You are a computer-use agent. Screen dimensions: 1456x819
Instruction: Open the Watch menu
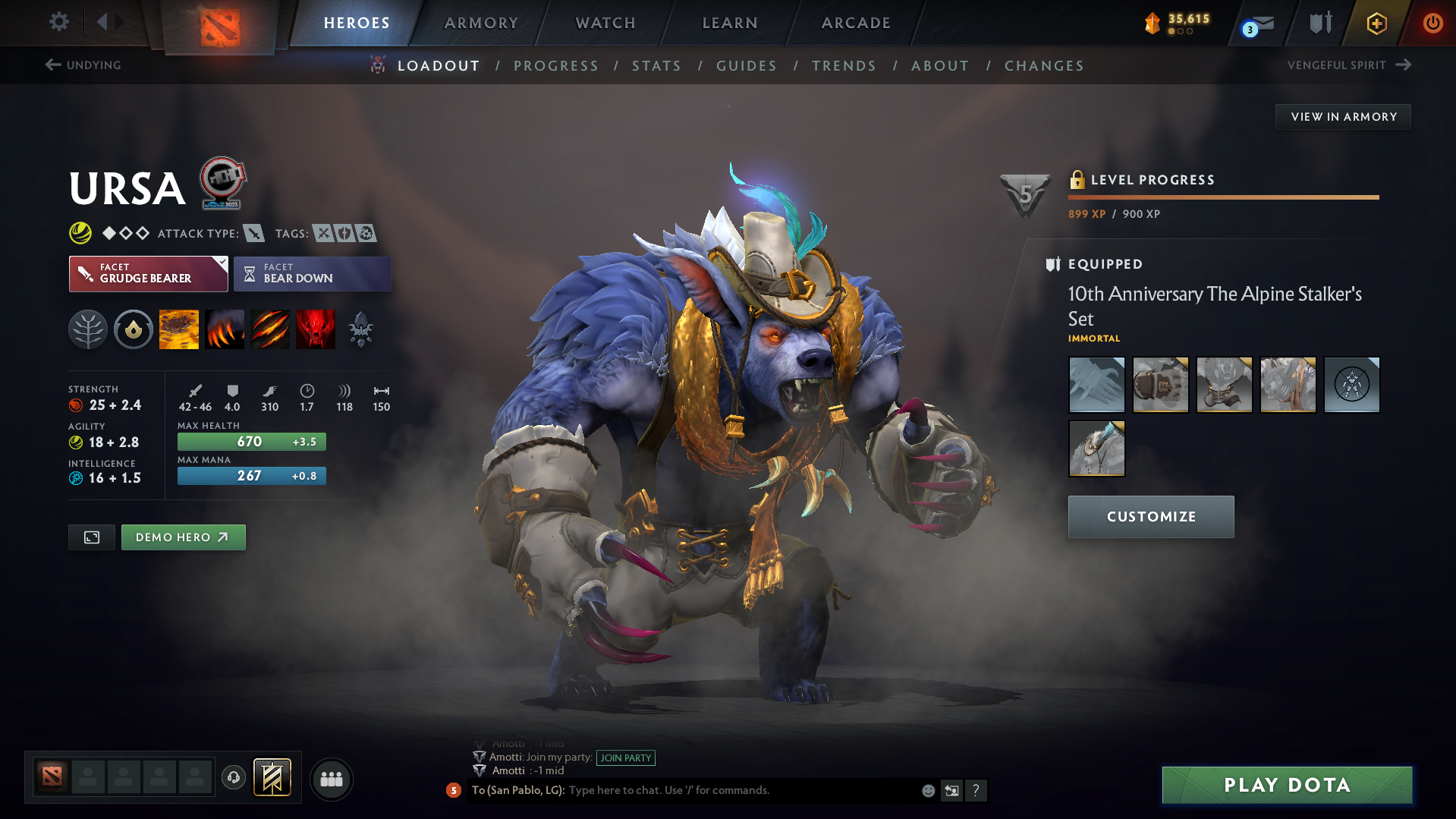[605, 23]
